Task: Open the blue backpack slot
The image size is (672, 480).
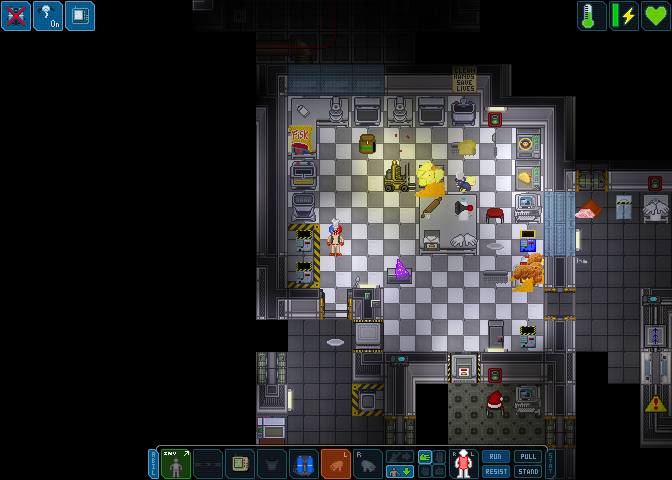Action: [304, 464]
